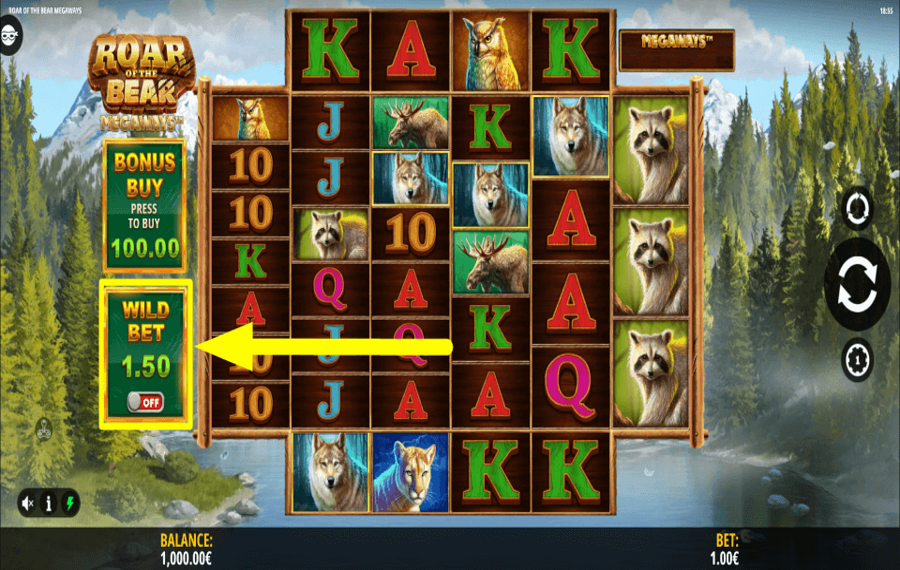Toggle the Wild Bet switch on
Screen dimensions: 900x570
click(145, 402)
